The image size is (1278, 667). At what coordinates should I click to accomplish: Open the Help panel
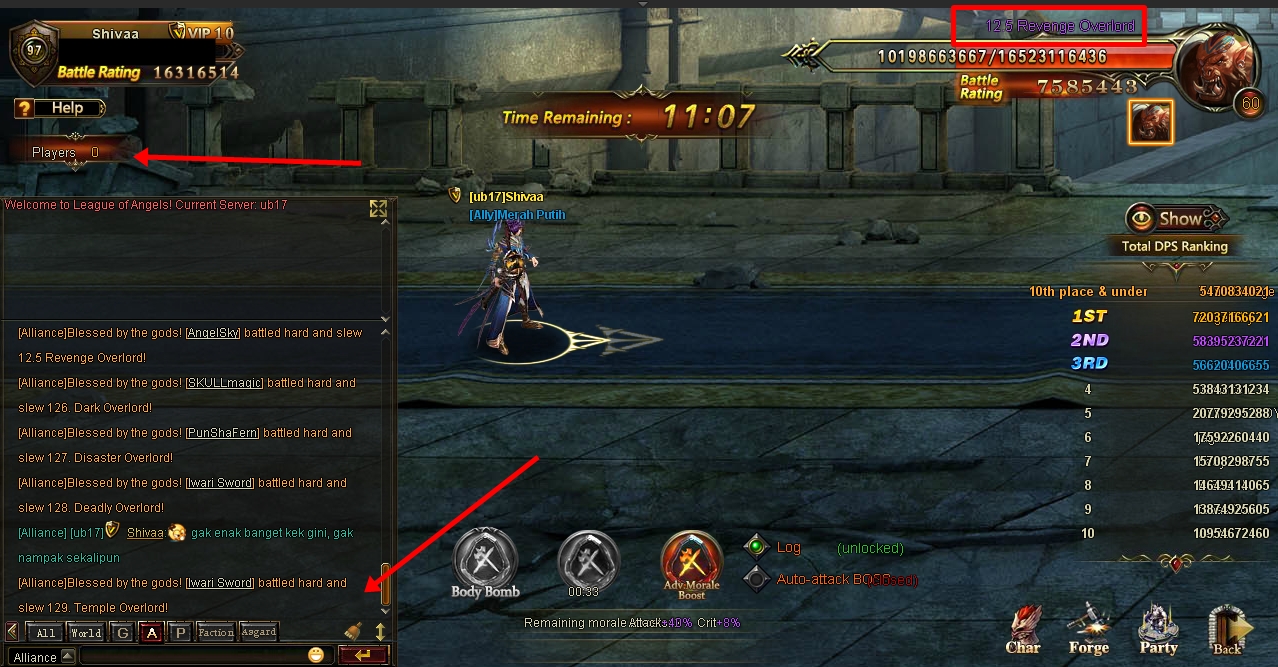tap(59, 108)
